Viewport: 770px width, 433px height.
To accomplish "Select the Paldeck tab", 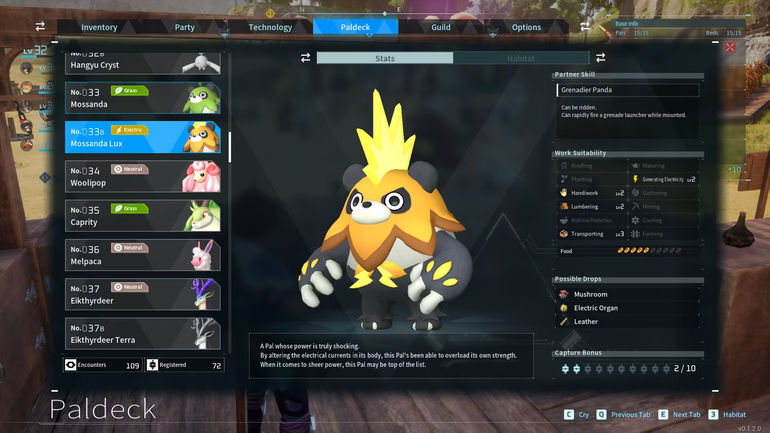I will point(355,27).
